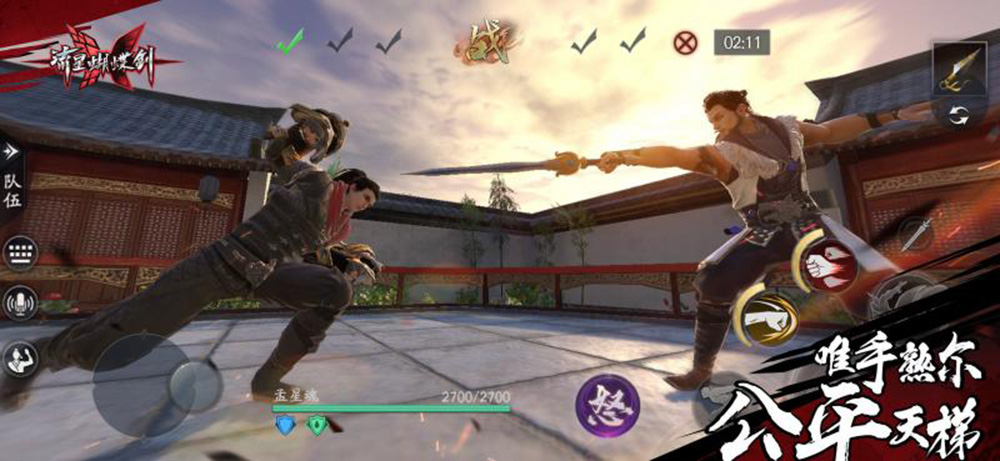The width and height of the screenshot is (1000, 461).
Task: Open the keyboard chat button
Action: click(x=19, y=252)
